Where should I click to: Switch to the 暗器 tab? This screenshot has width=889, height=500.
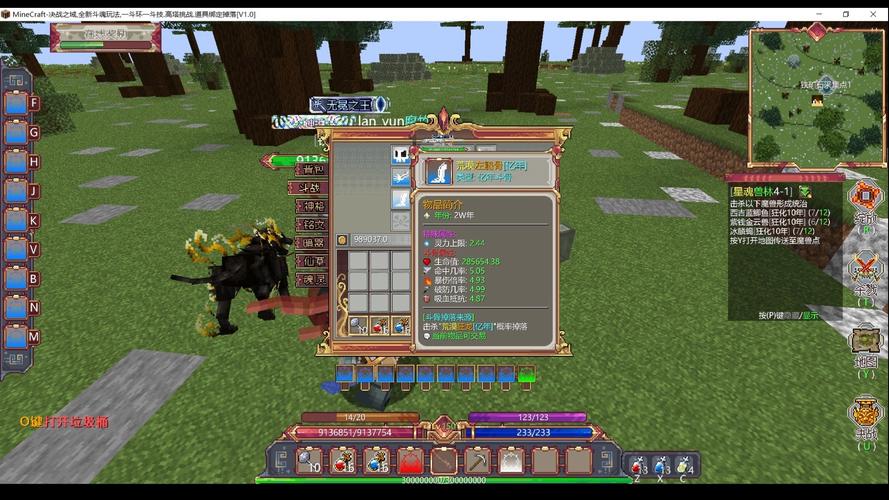click(312, 242)
